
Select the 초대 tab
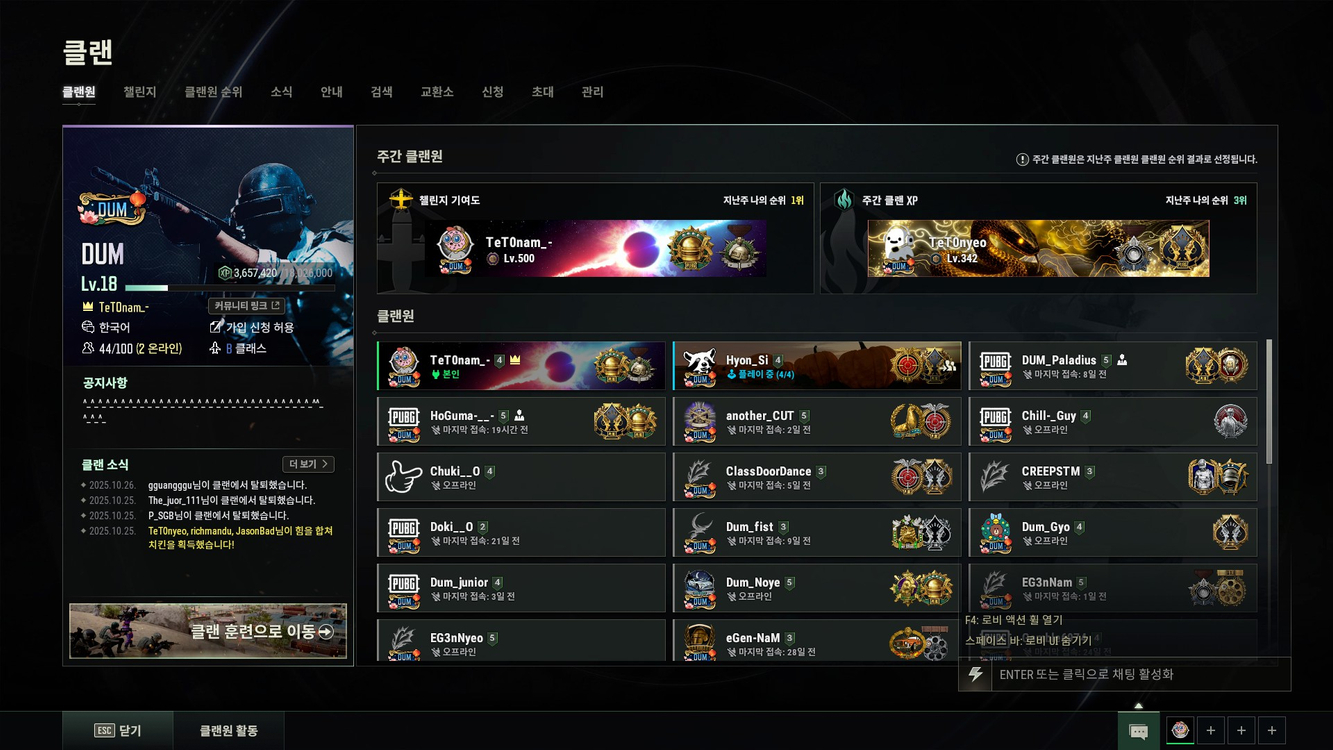(542, 92)
